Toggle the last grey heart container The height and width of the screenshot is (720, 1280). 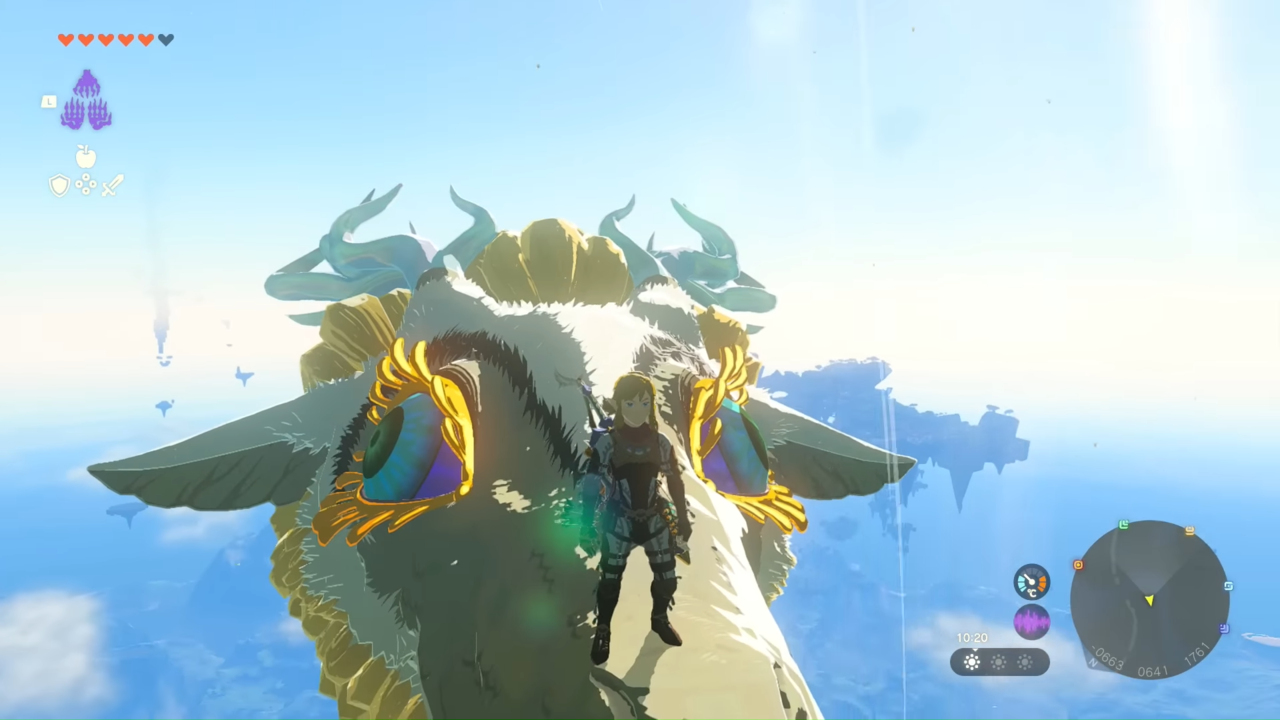(166, 40)
